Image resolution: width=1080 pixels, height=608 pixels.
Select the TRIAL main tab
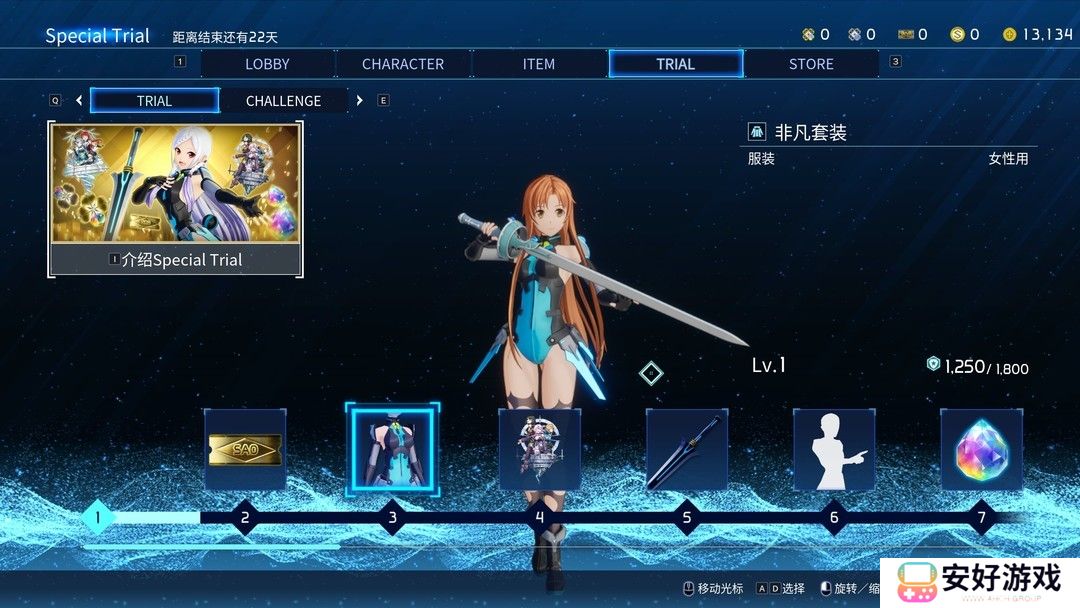[675, 64]
